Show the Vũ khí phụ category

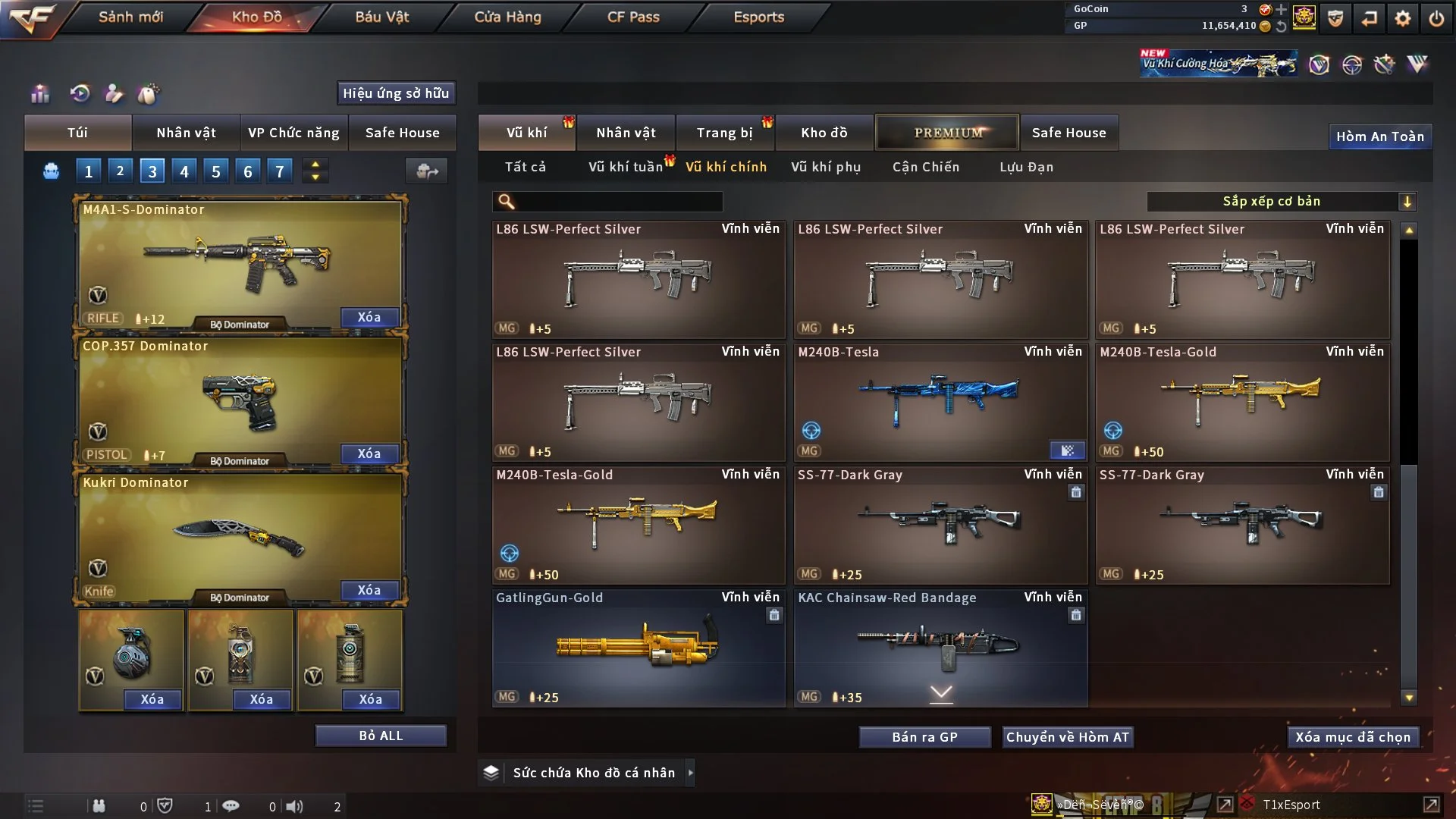[x=826, y=167]
